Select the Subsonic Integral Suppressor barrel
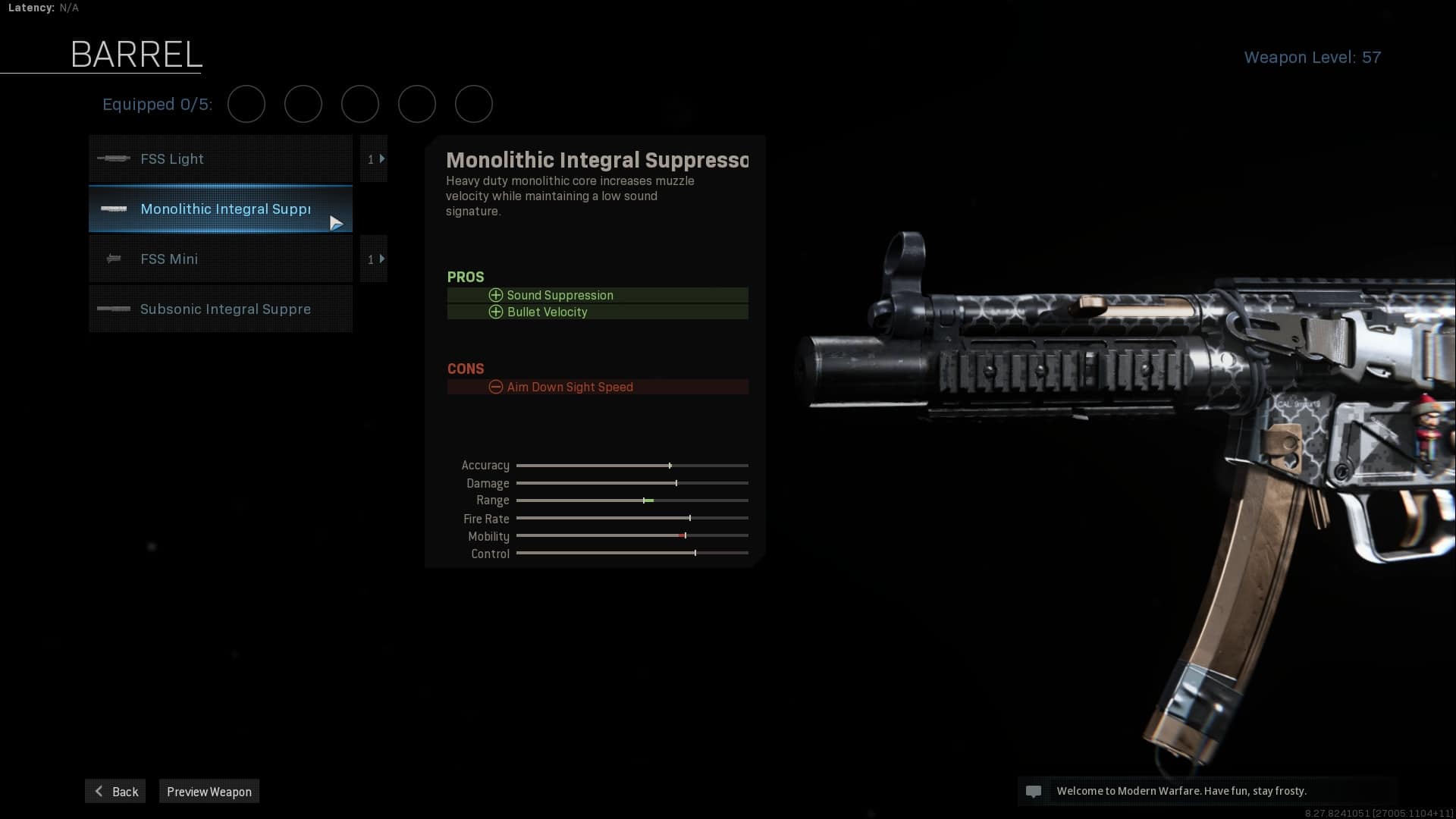 pos(220,309)
